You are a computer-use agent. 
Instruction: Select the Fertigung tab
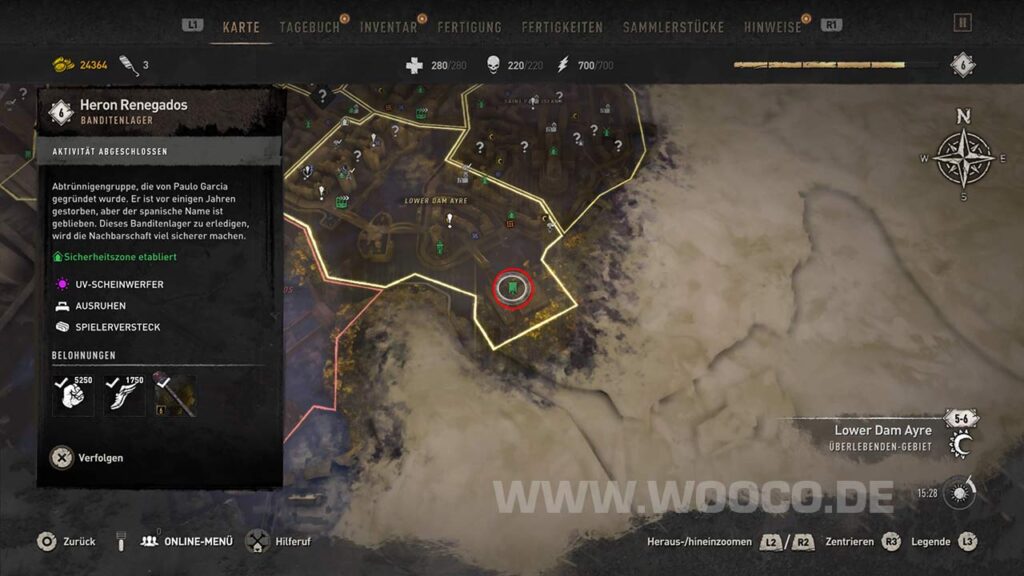click(469, 27)
